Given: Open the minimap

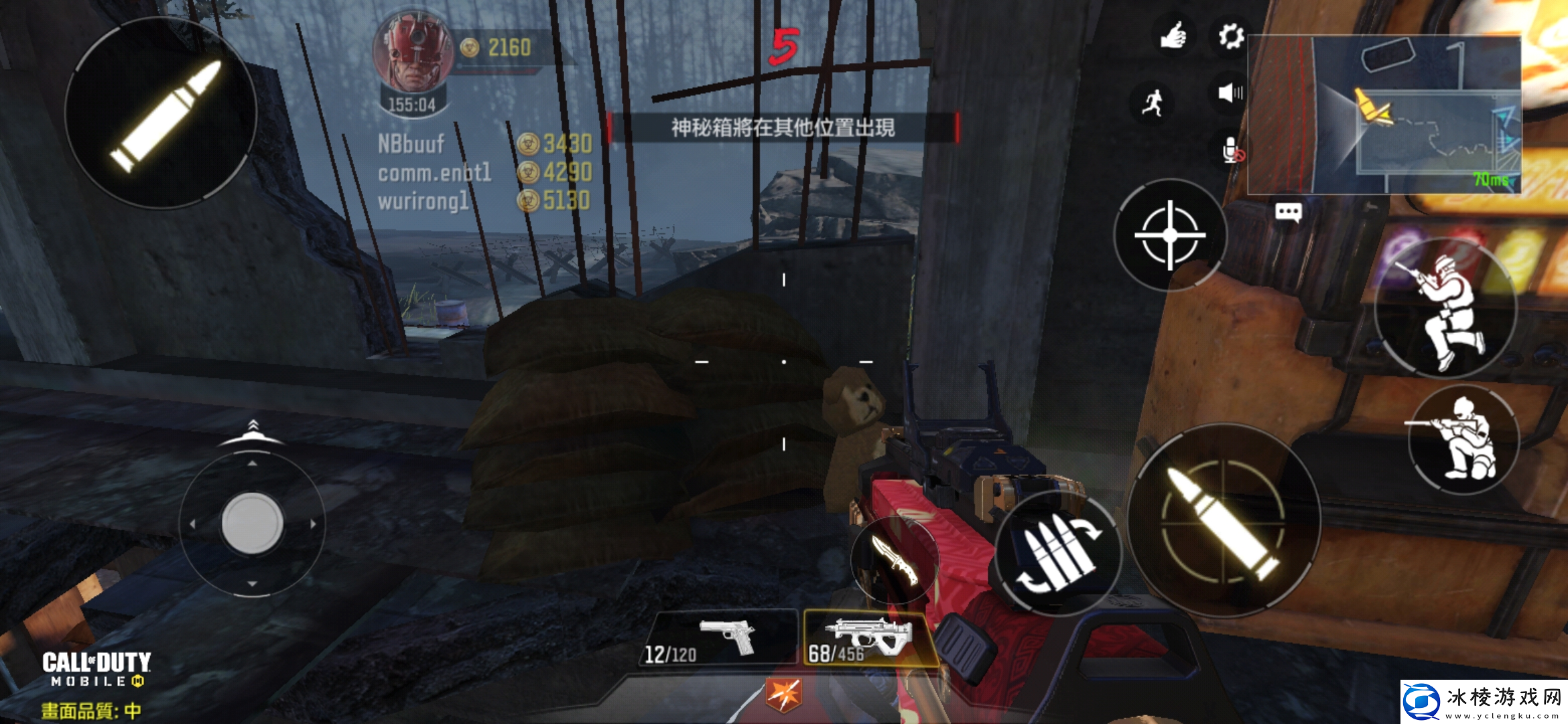Looking at the screenshot, I should tap(1384, 114).
